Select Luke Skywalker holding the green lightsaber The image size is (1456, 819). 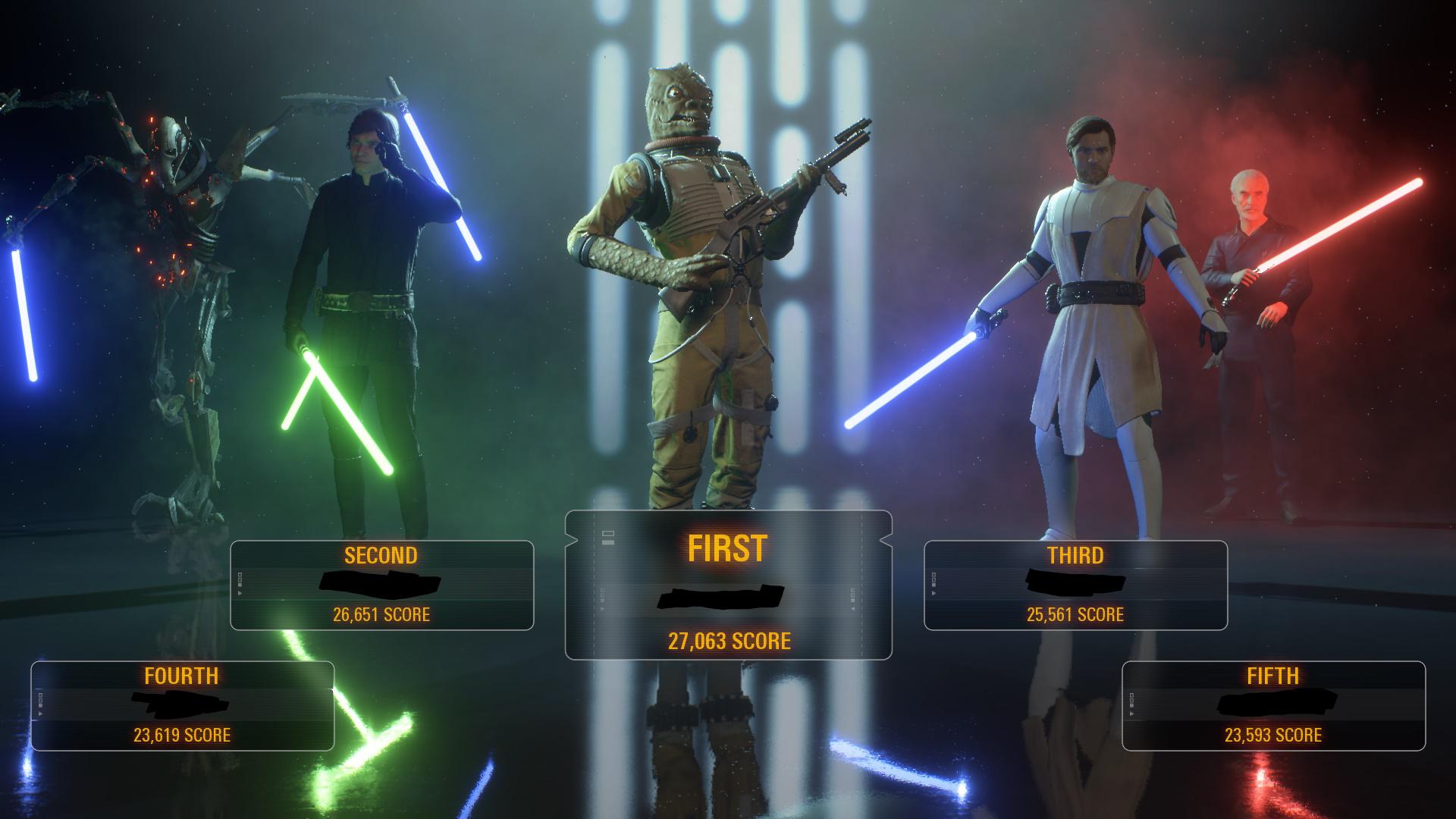[364, 288]
